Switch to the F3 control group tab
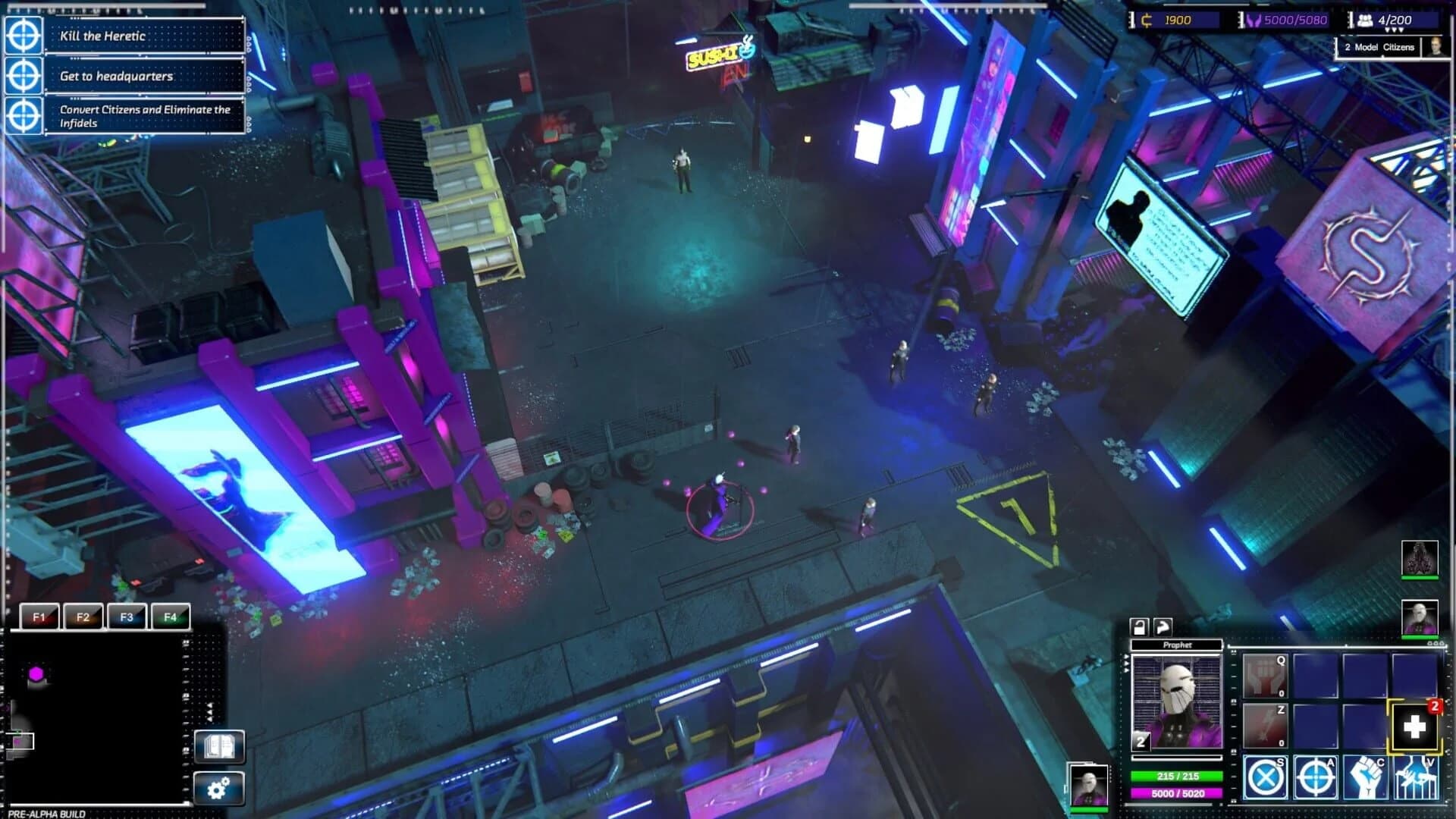This screenshot has width=1456, height=819. [127, 617]
